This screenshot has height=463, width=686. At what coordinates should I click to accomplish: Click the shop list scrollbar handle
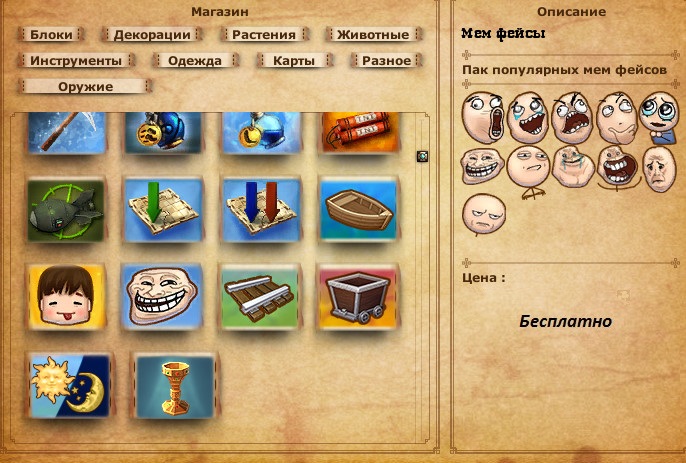422,155
